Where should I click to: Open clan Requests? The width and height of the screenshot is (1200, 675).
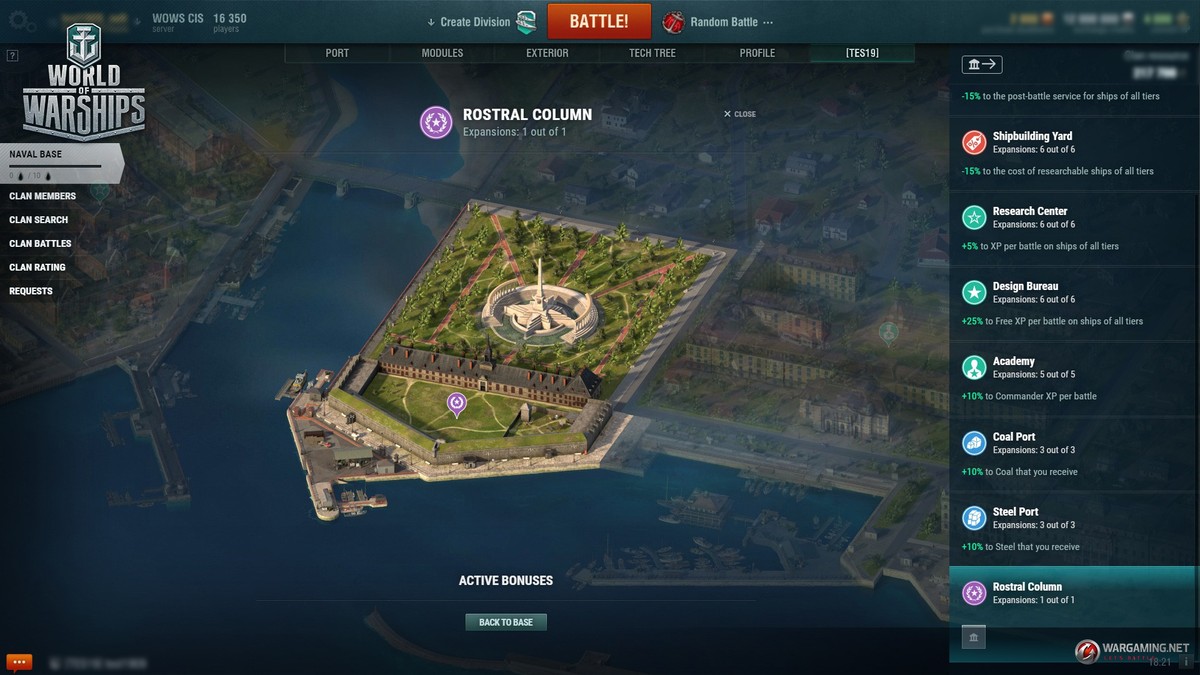pyautogui.click(x=31, y=292)
